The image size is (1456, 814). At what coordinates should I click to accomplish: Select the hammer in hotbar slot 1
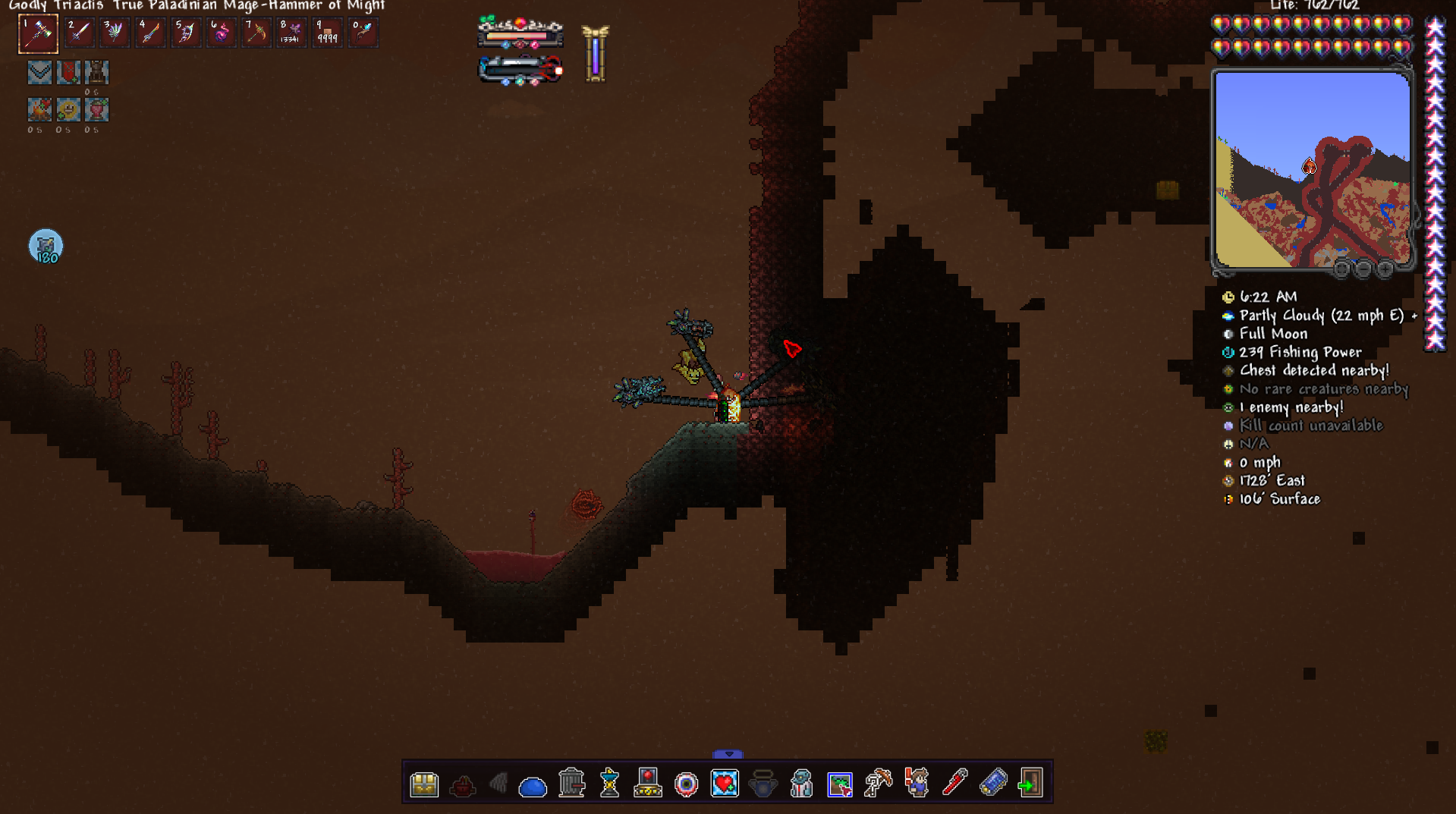38,33
